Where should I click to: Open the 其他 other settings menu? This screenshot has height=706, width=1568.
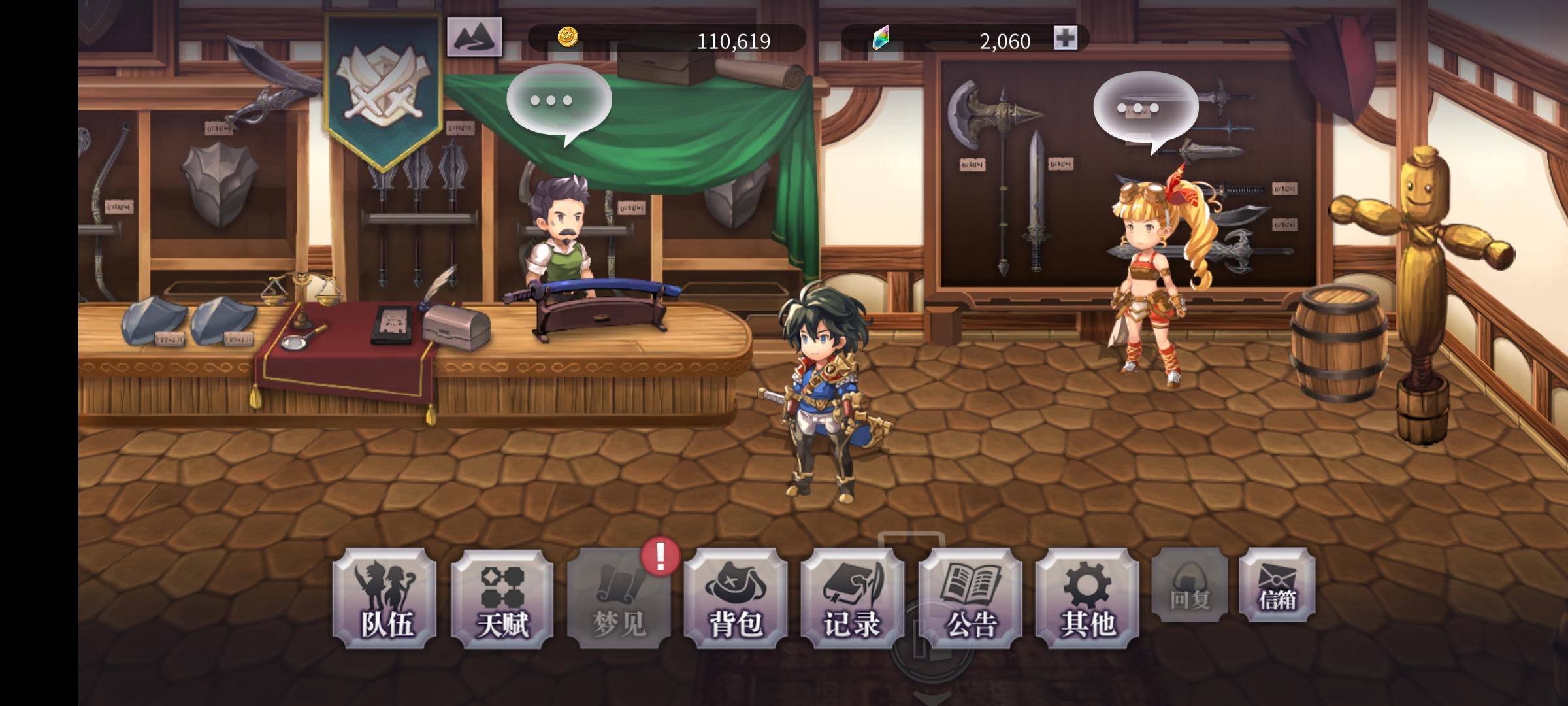tap(1087, 599)
